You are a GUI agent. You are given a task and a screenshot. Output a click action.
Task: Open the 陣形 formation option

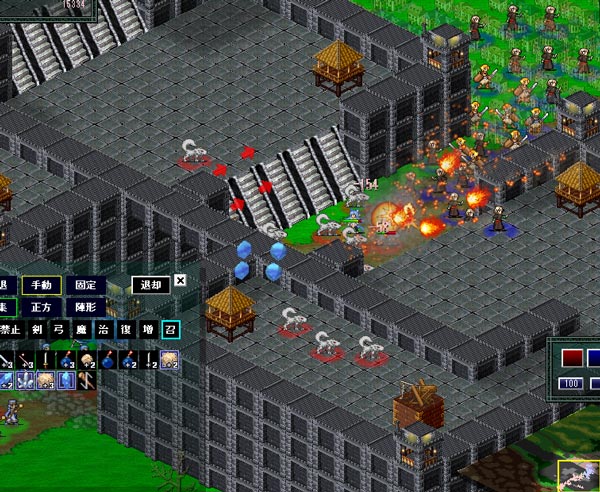click(87, 307)
